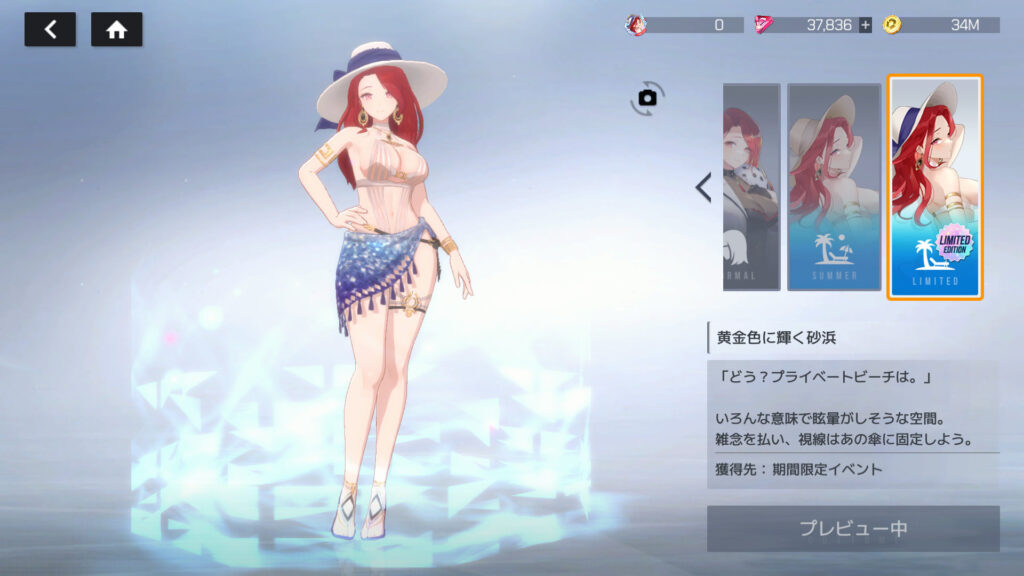Select the Limited edition skin card
This screenshot has width=1024, height=576.
[935, 187]
